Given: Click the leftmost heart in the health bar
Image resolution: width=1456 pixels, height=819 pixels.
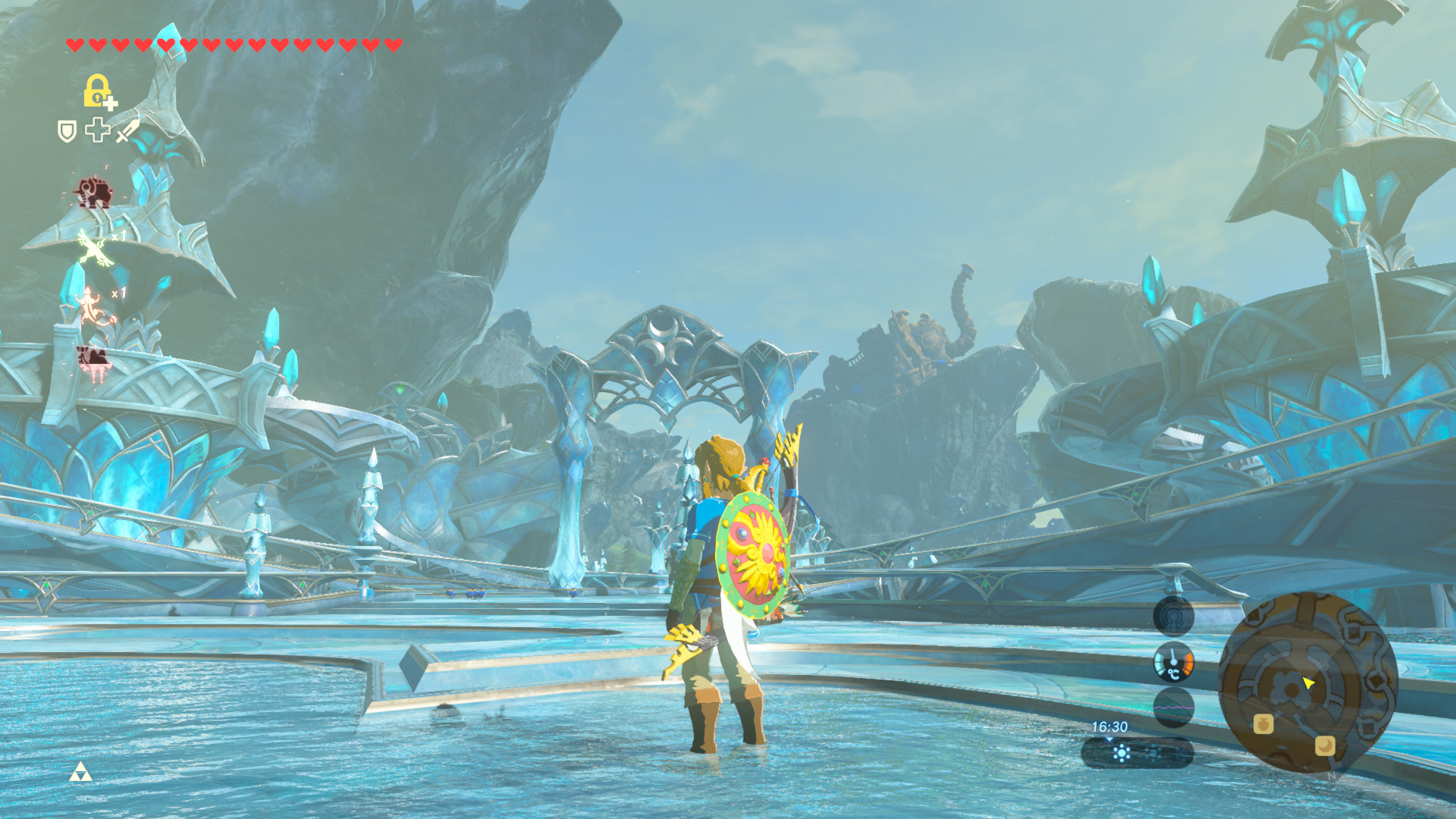Looking at the screenshot, I should (x=76, y=45).
